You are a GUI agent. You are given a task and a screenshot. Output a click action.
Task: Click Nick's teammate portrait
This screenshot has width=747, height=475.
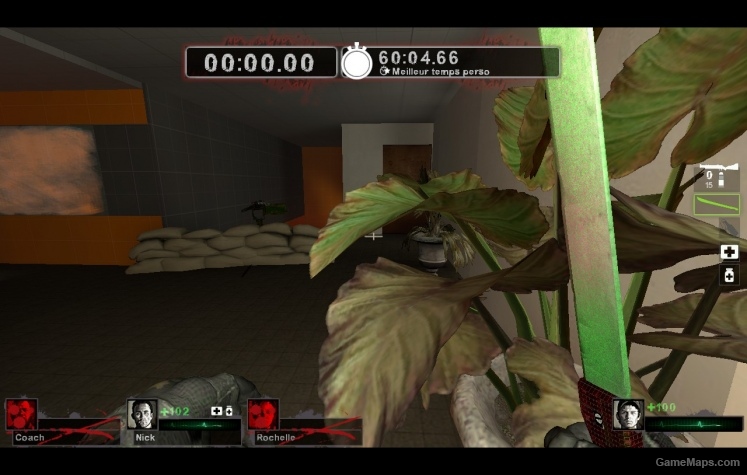(142, 414)
